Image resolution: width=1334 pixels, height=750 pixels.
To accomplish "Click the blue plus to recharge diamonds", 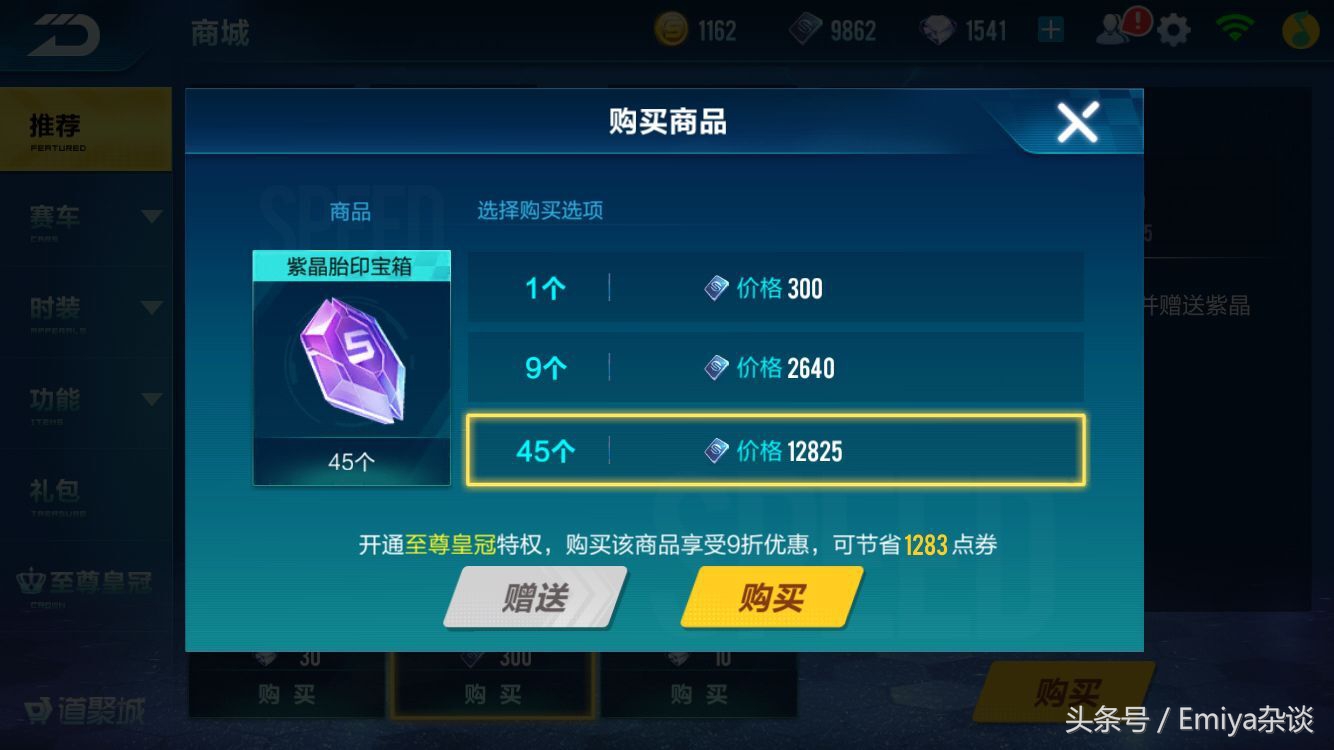I will point(1048,31).
